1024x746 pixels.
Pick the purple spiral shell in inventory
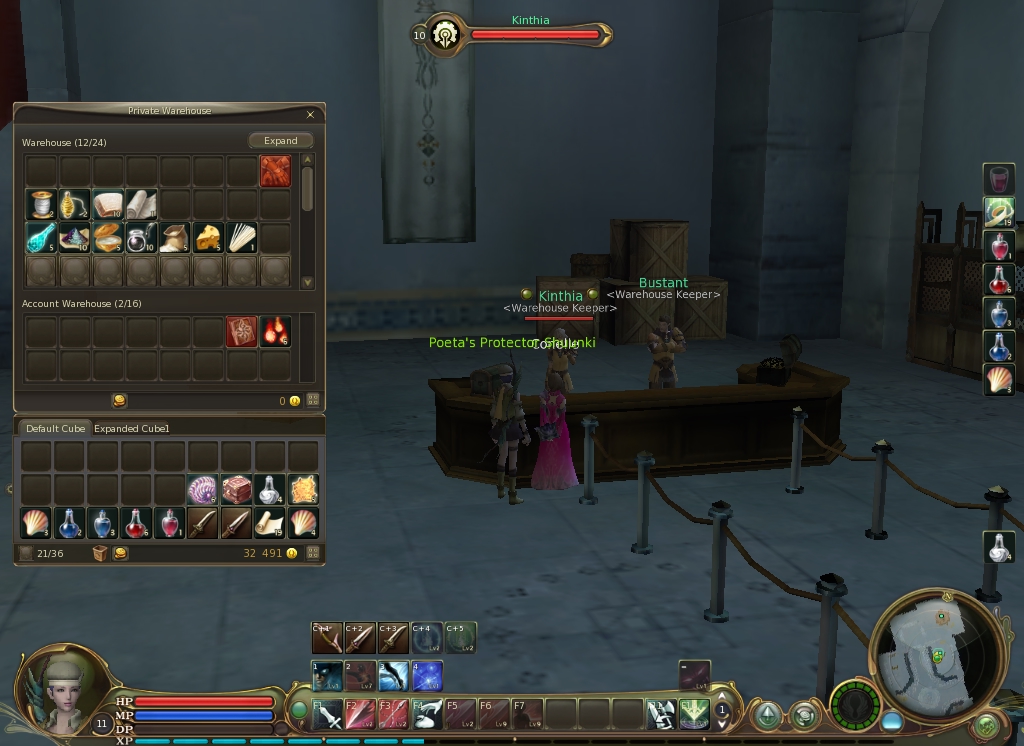coord(202,490)
